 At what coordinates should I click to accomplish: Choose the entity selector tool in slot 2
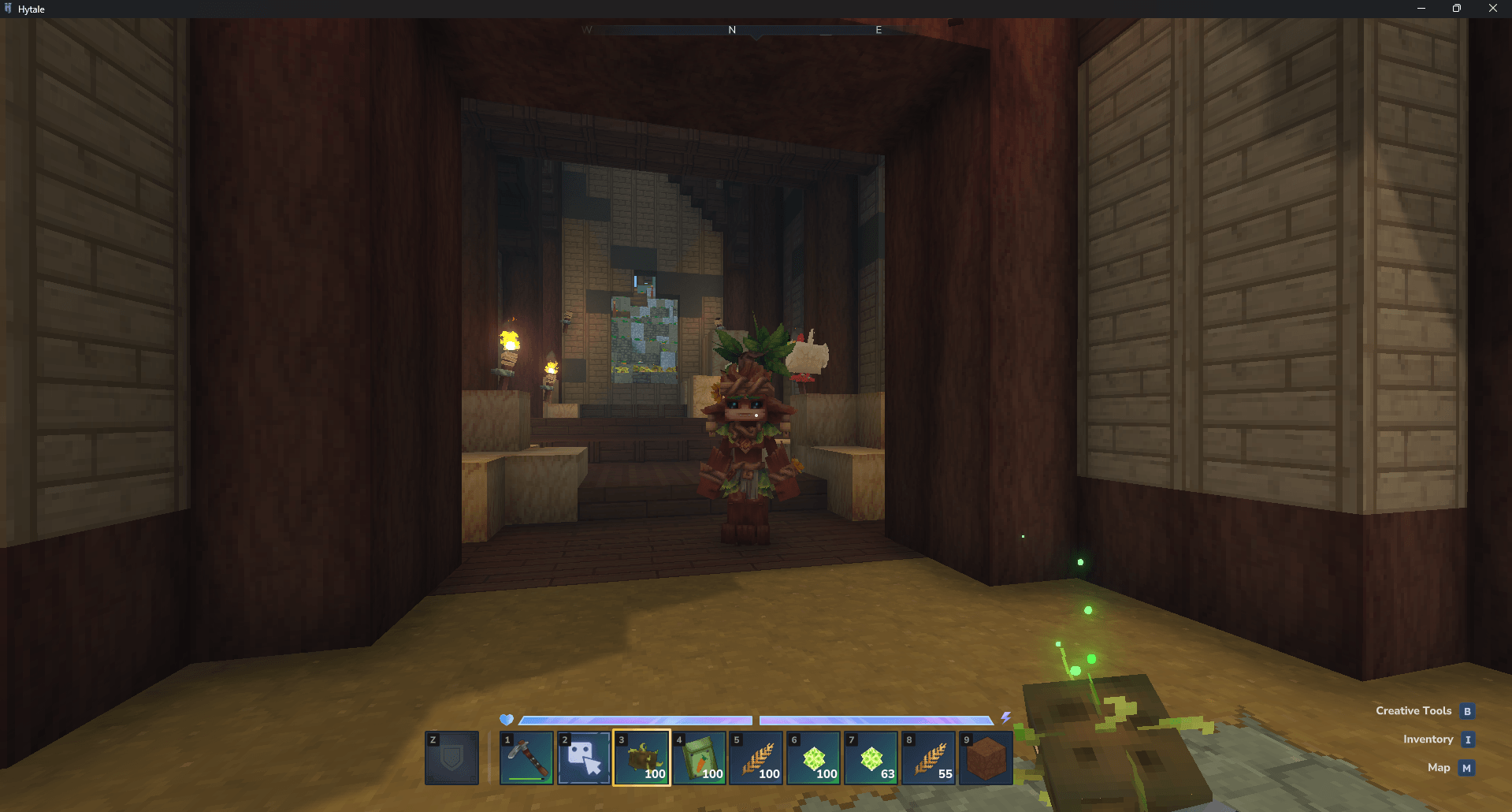(584, 758)
